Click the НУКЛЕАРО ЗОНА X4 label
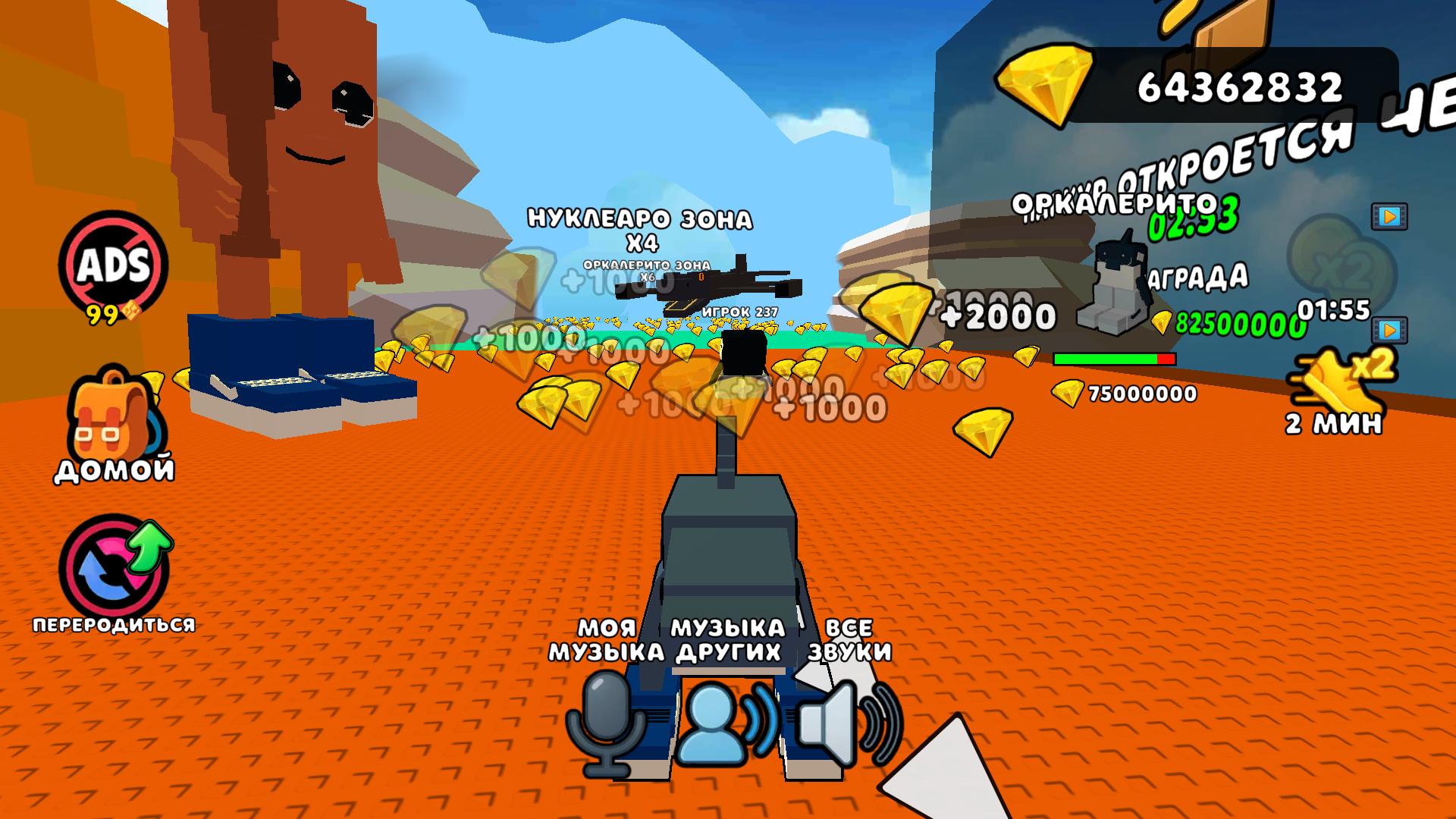Image resolution: width=1456 pixels, height=819 pixels. pos(639,224)
